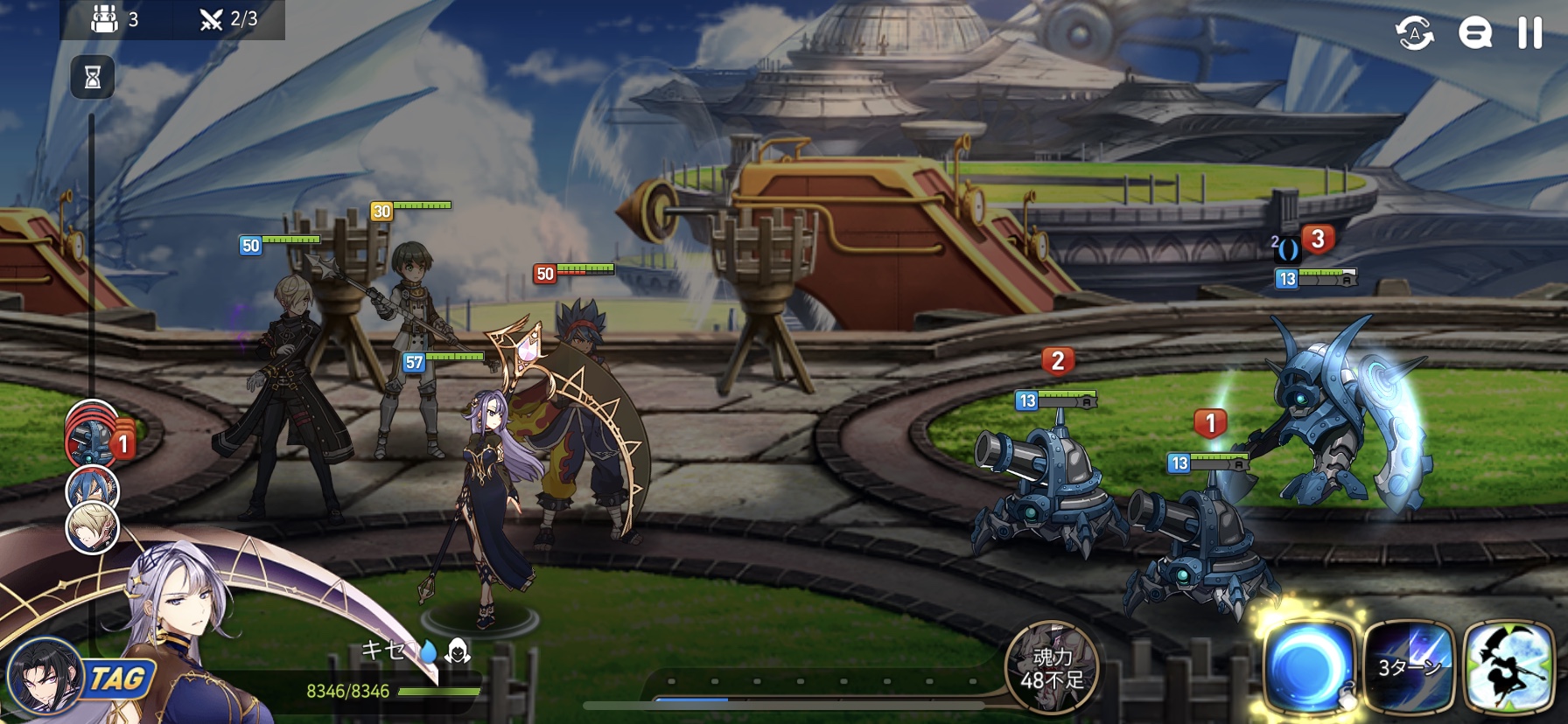Toggle auto battle mode

pos(1414,33)
